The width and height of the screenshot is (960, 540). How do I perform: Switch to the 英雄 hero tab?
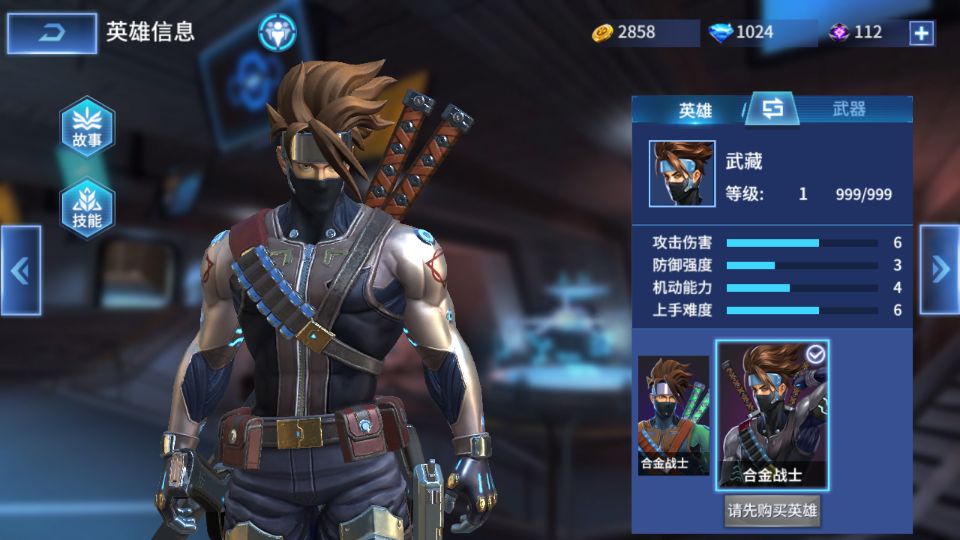point(695,110)
